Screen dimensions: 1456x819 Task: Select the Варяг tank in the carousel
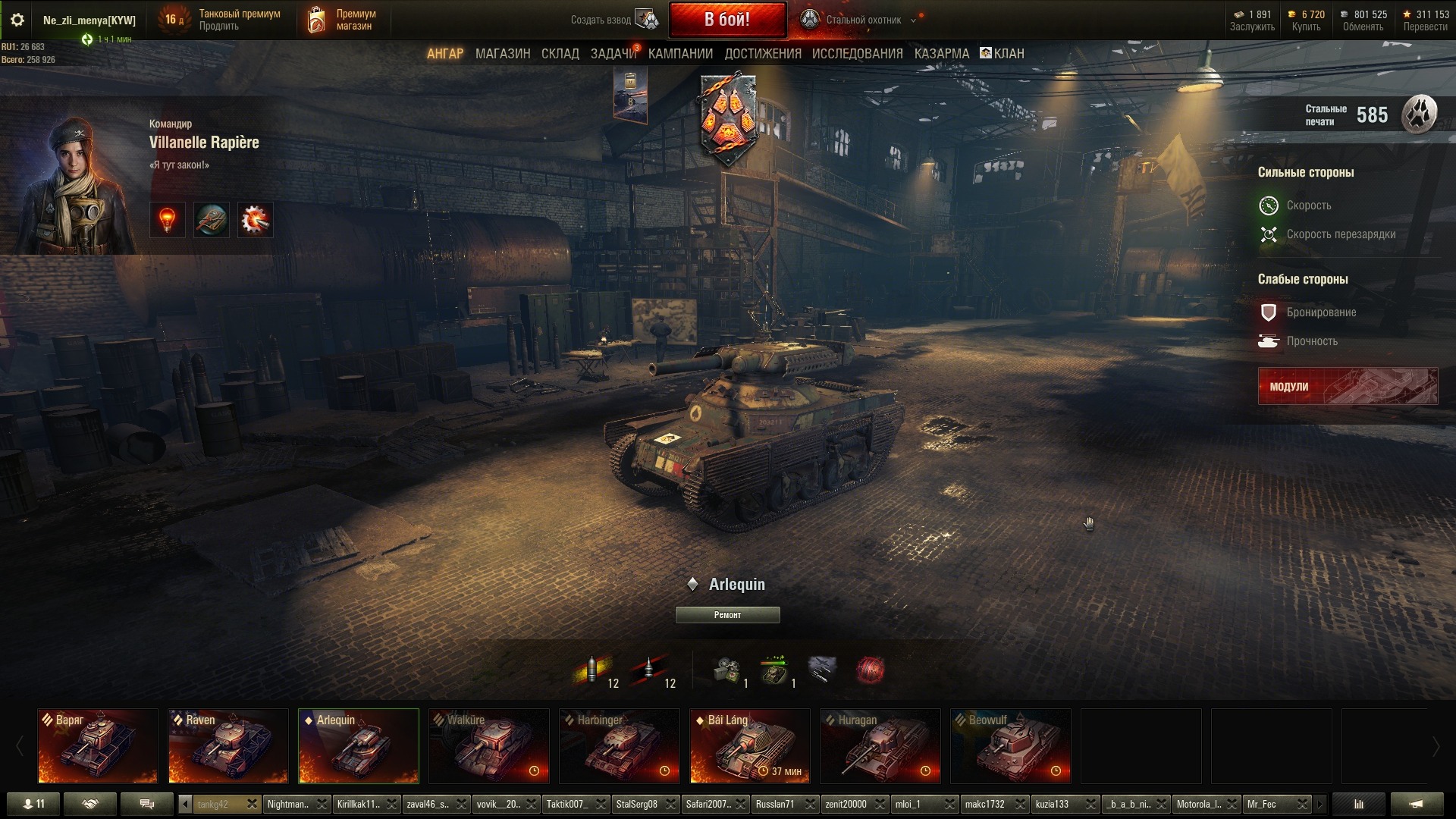98,746
